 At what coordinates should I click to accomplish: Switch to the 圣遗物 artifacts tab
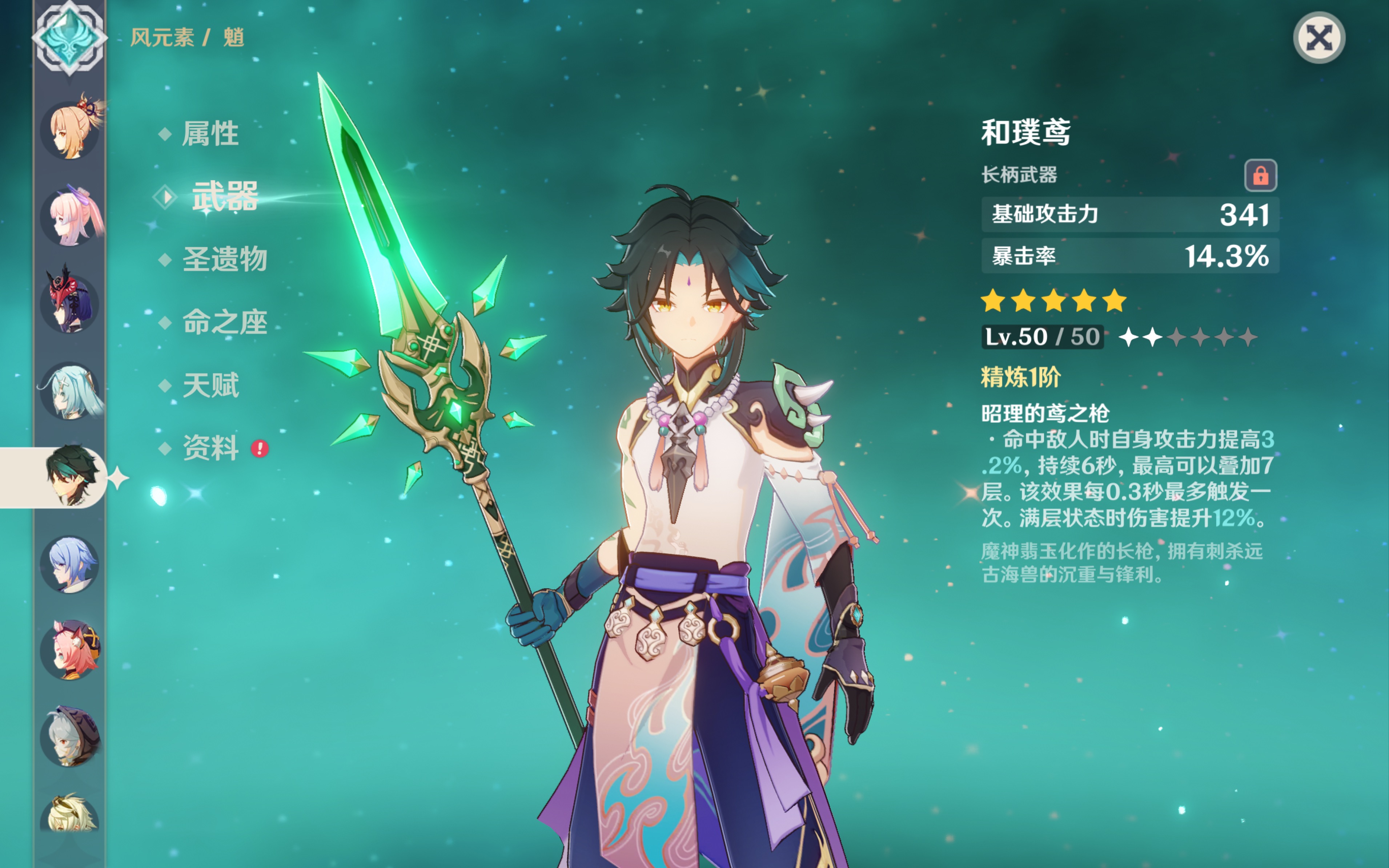click(225, 259)
